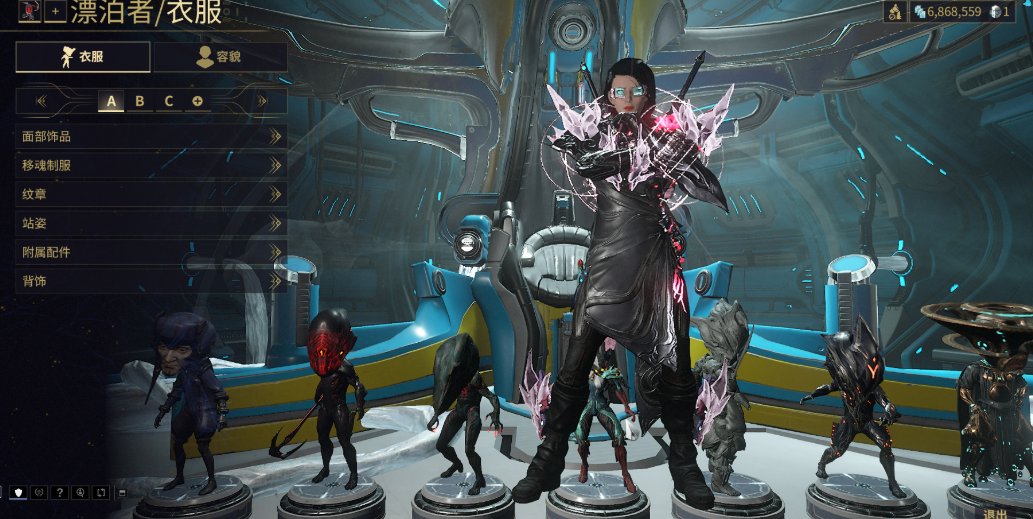Click the right double-chevron config arrow
Viewport: 1033px width, 519px height.
261,101
